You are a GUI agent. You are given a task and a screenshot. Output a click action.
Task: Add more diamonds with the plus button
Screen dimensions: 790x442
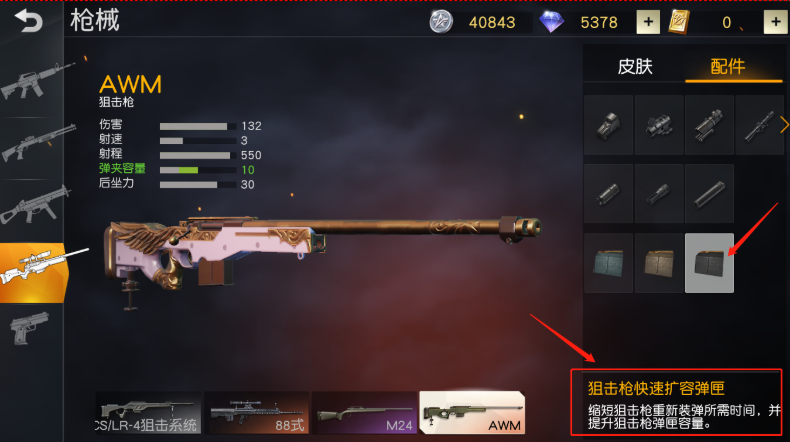click(648, 21)
